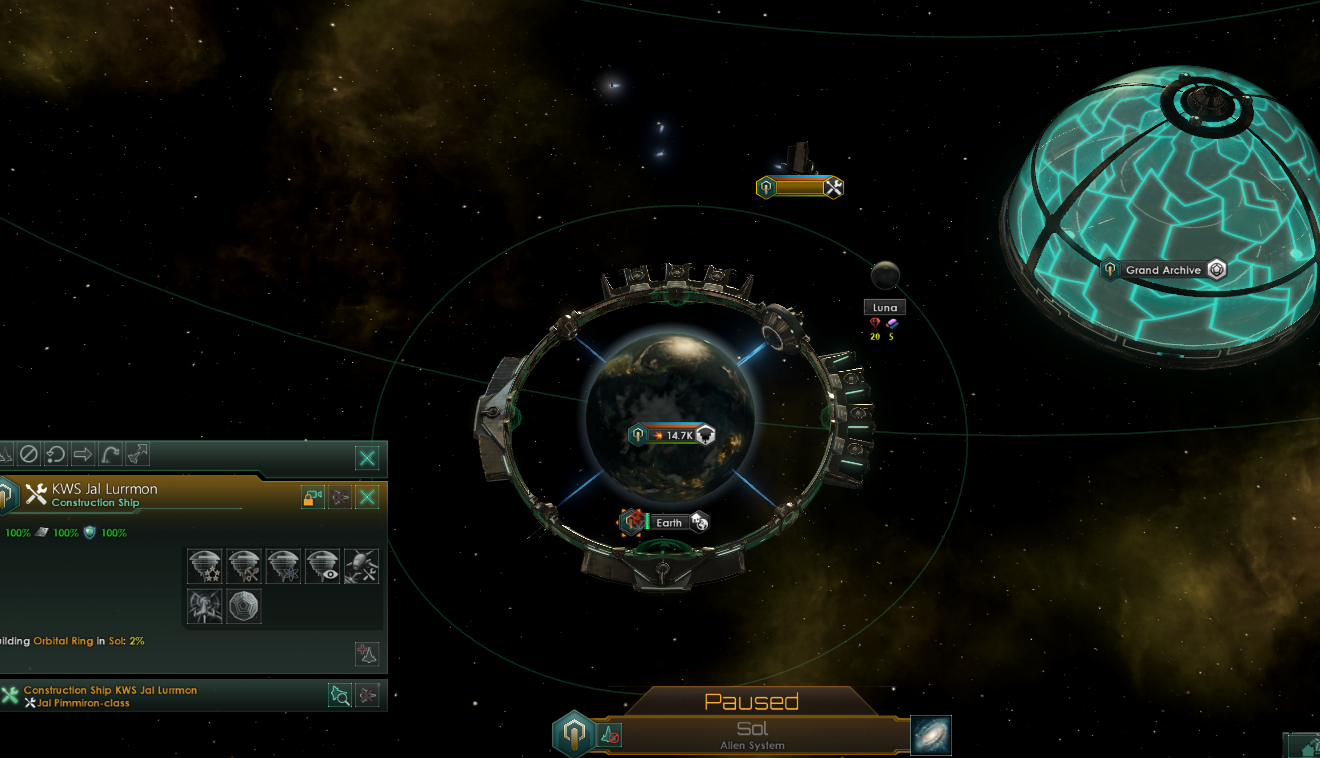Select the observation post eye icon
Viewport: 1320px width, 758px height.
coord(322,565)
